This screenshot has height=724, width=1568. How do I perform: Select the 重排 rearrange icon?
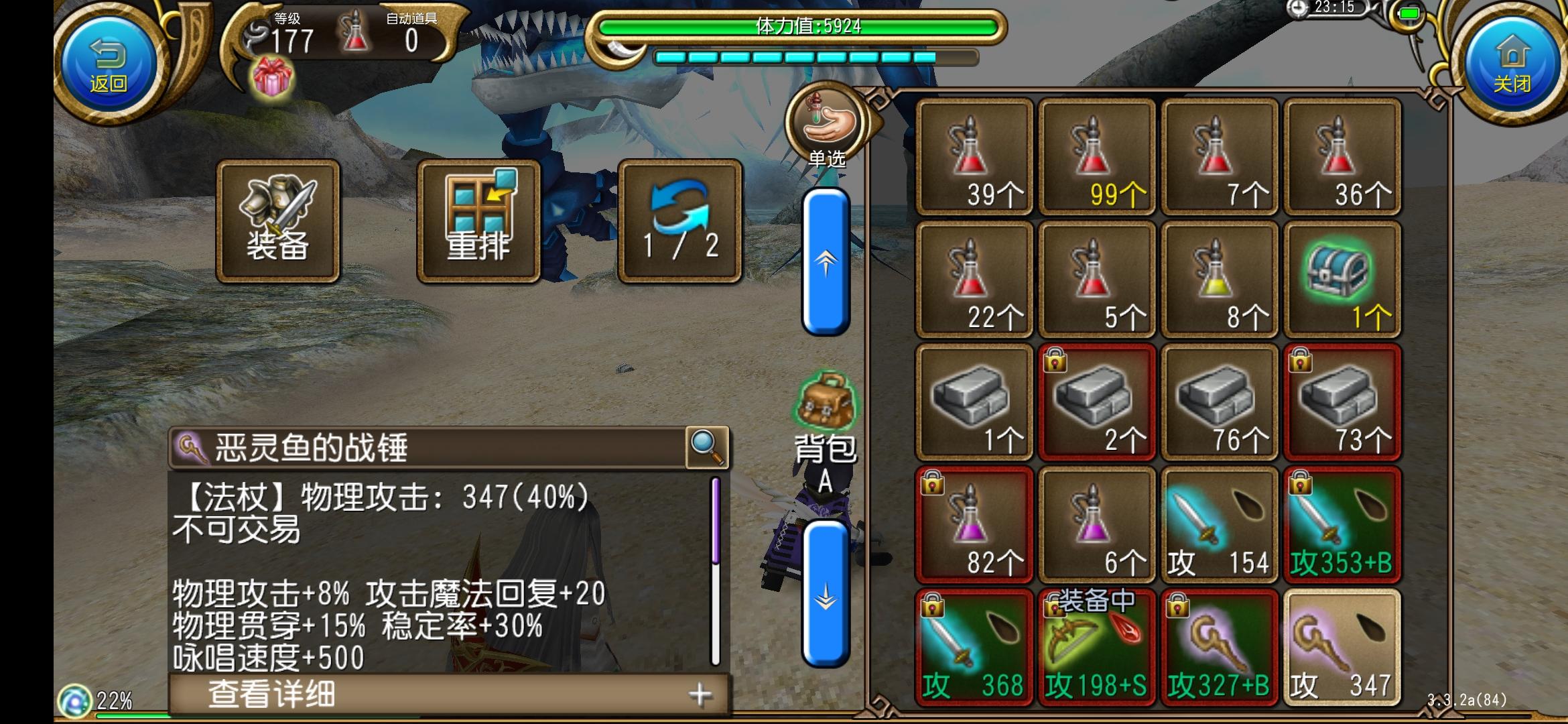[x=478, y=221]
